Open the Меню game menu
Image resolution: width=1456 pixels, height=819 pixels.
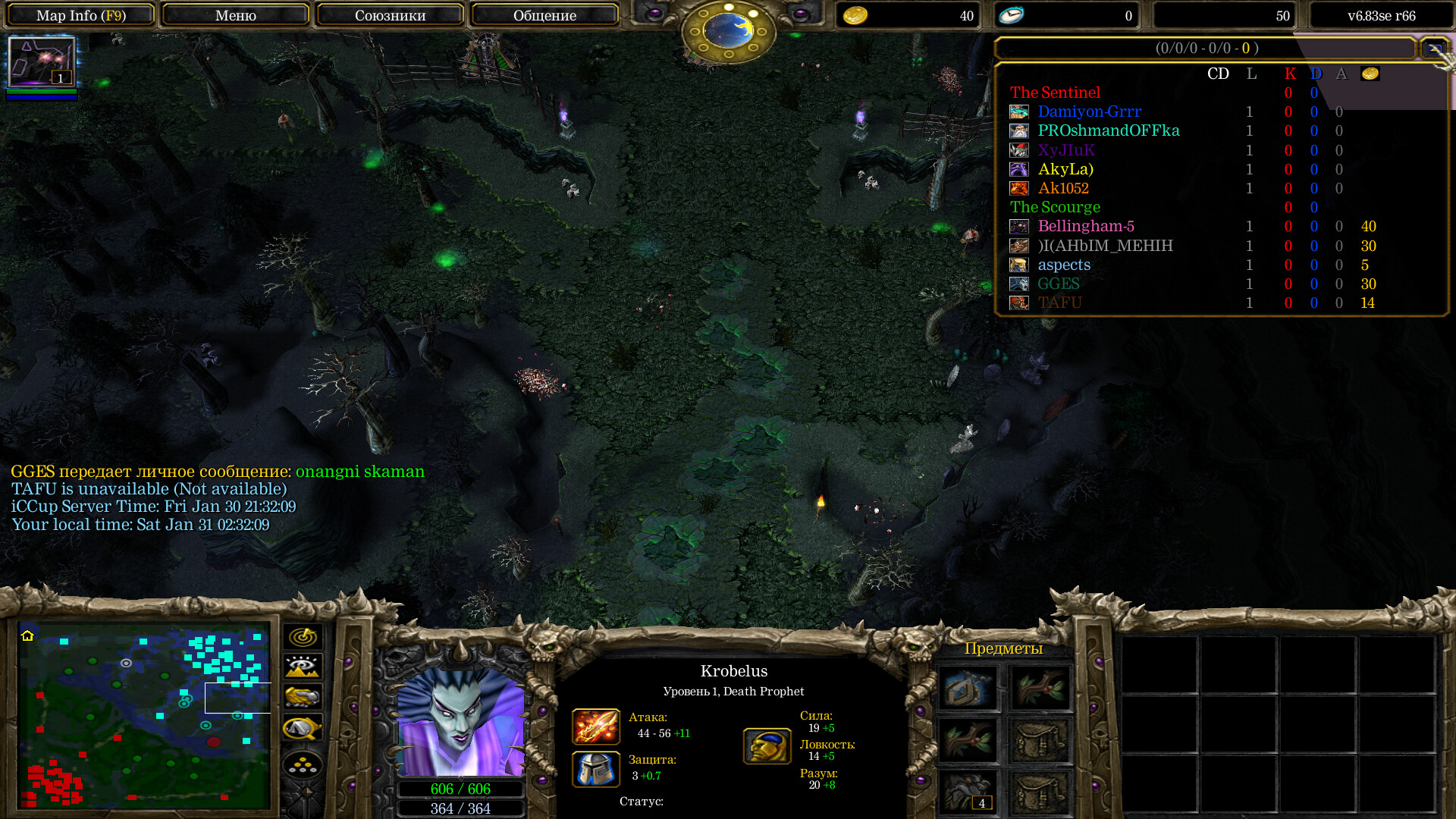click(235, 15)
